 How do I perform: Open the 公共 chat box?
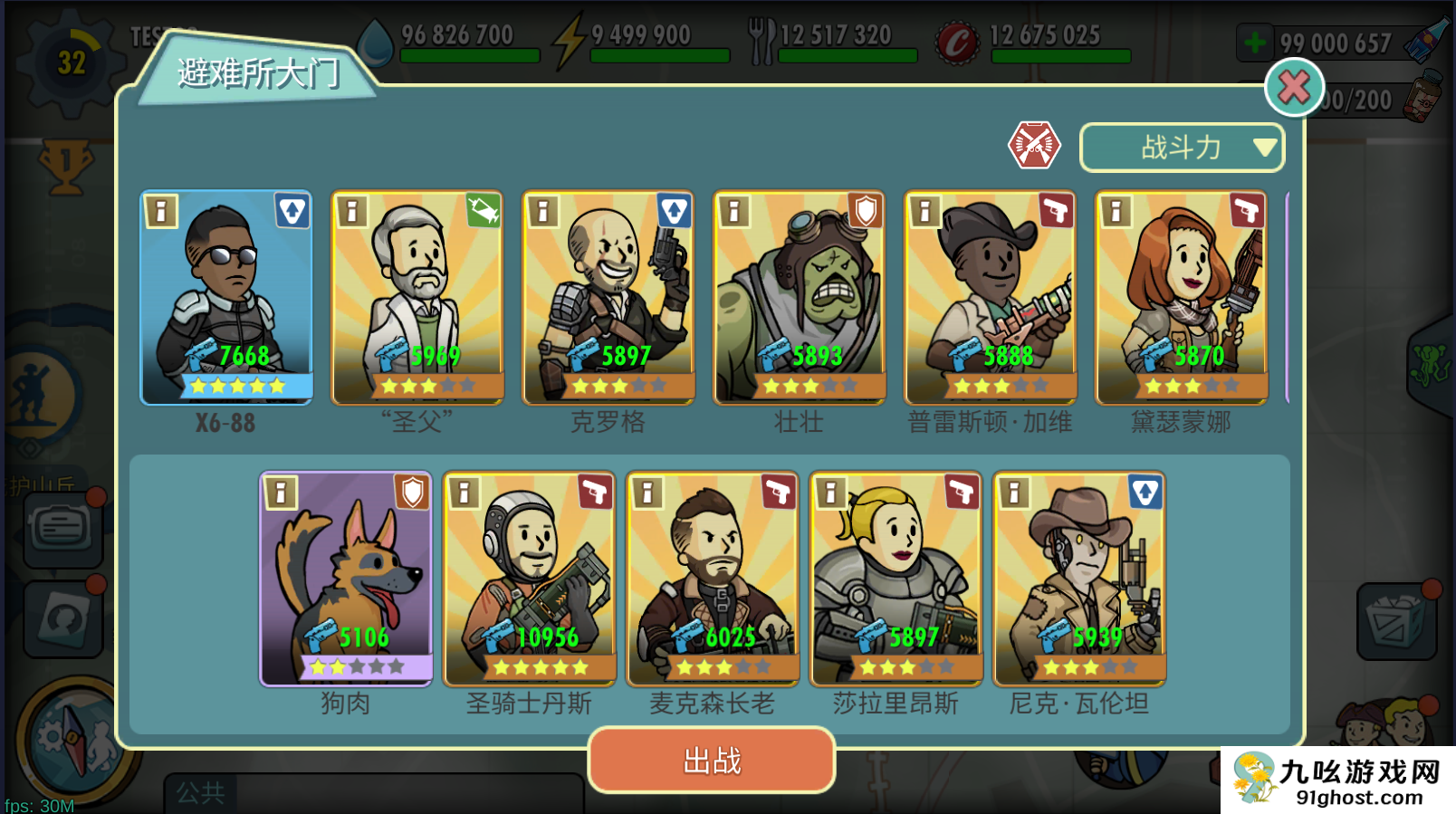pos(373,793)
